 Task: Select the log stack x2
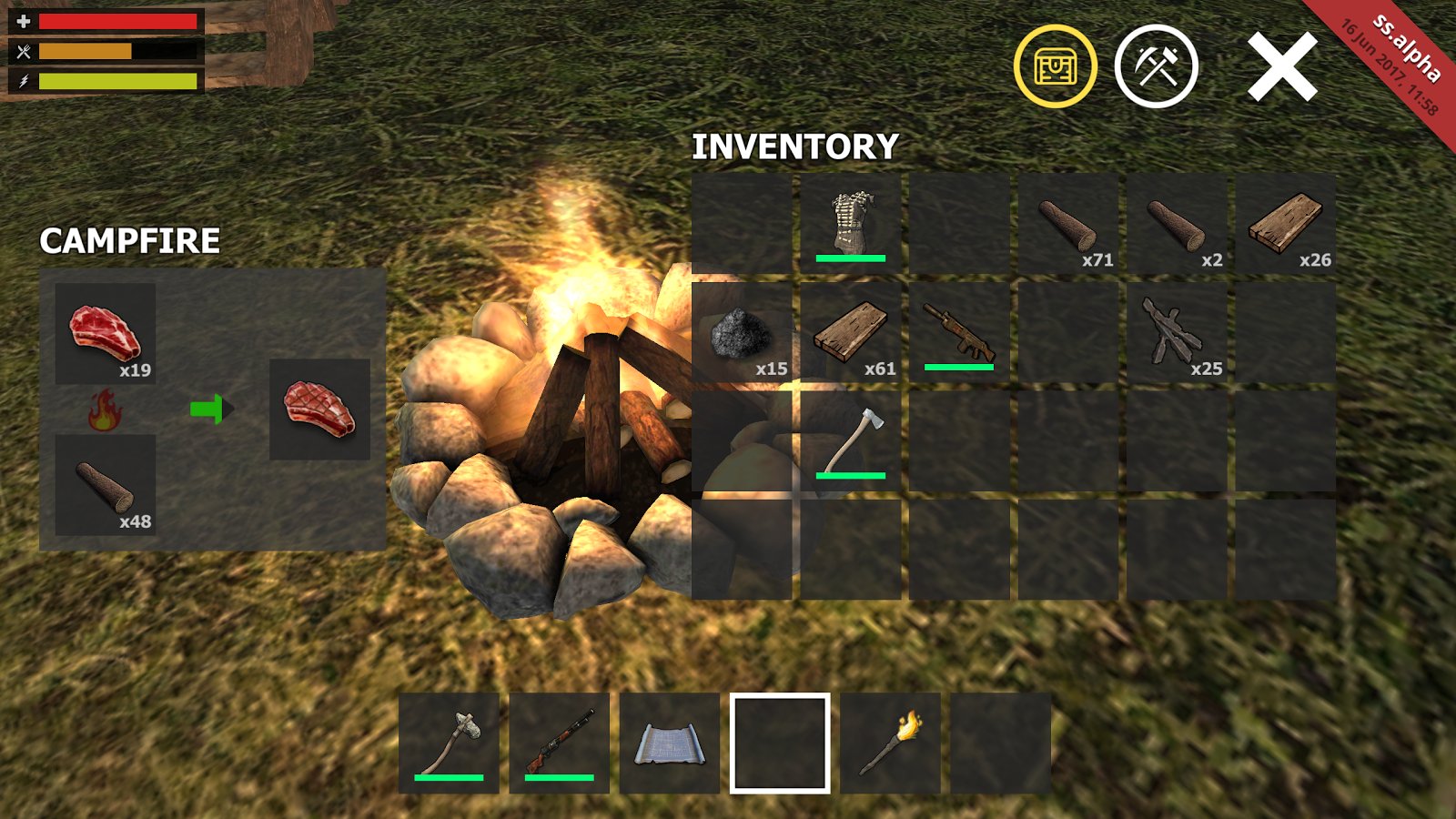1177,223
